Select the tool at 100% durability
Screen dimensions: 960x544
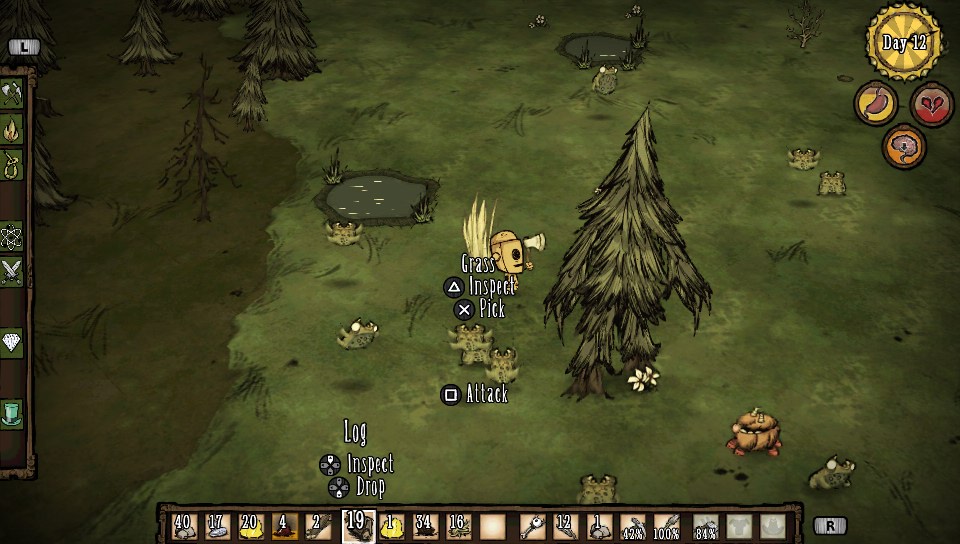click(x=666, y=526)
